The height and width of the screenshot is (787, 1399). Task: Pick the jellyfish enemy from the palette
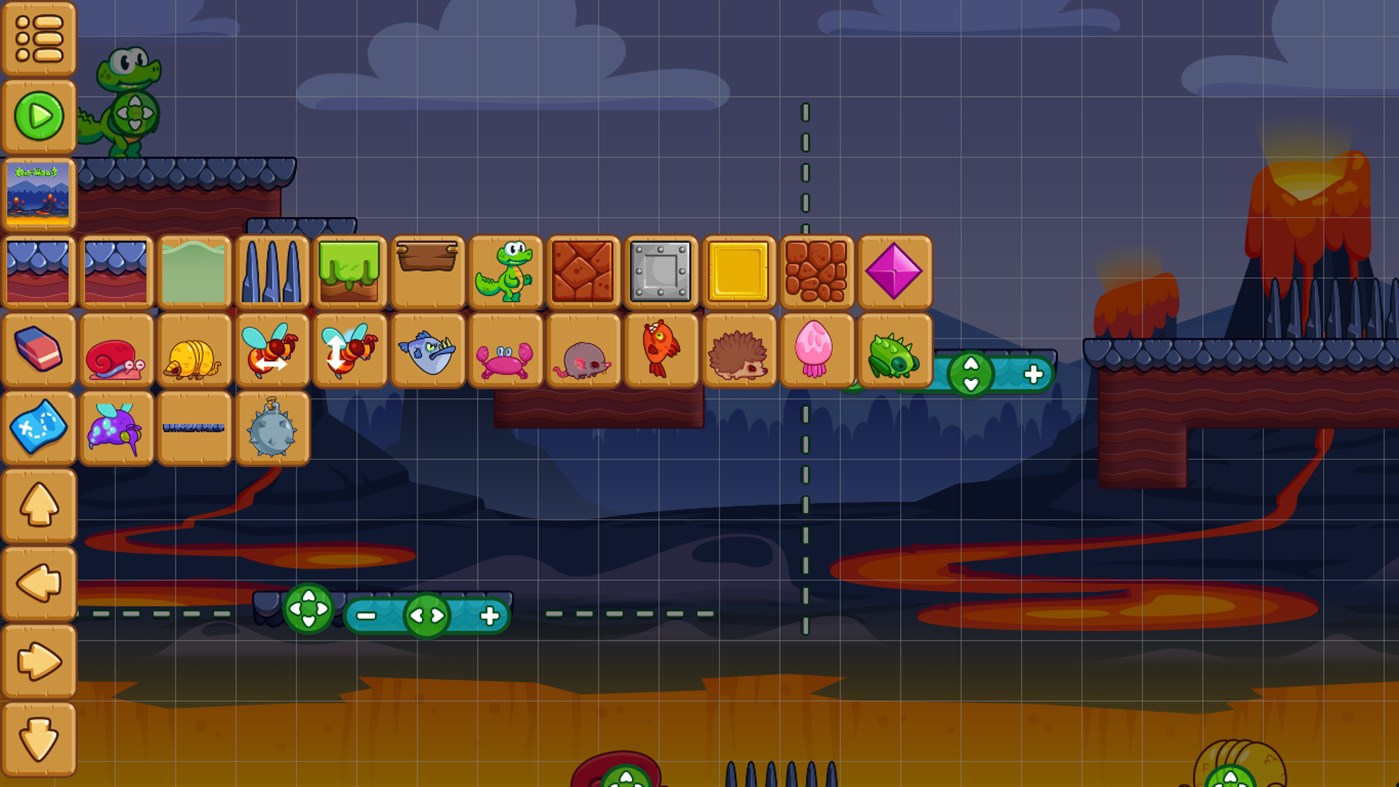click(817, 350)
